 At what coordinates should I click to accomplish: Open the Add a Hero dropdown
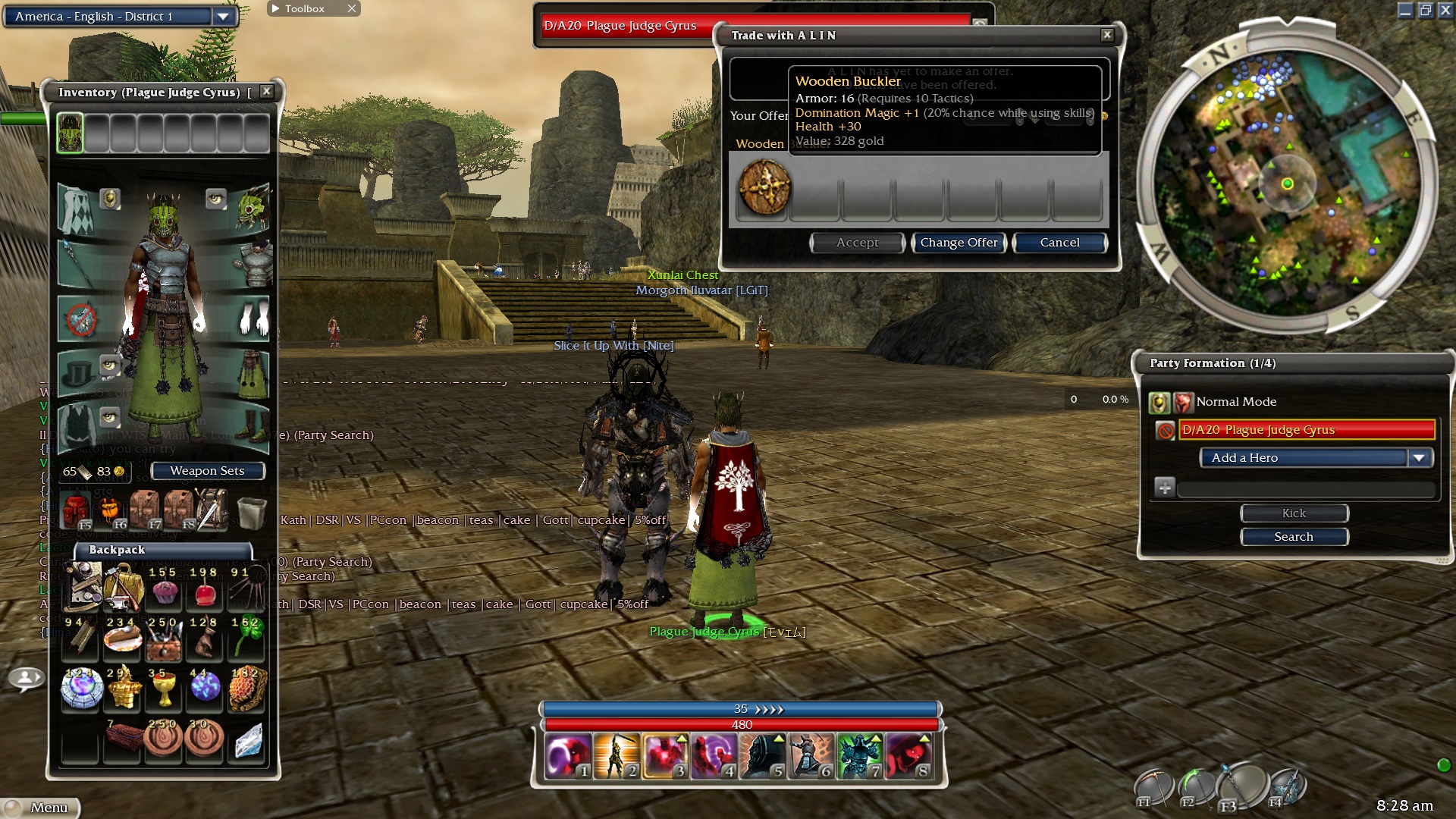1419,458
